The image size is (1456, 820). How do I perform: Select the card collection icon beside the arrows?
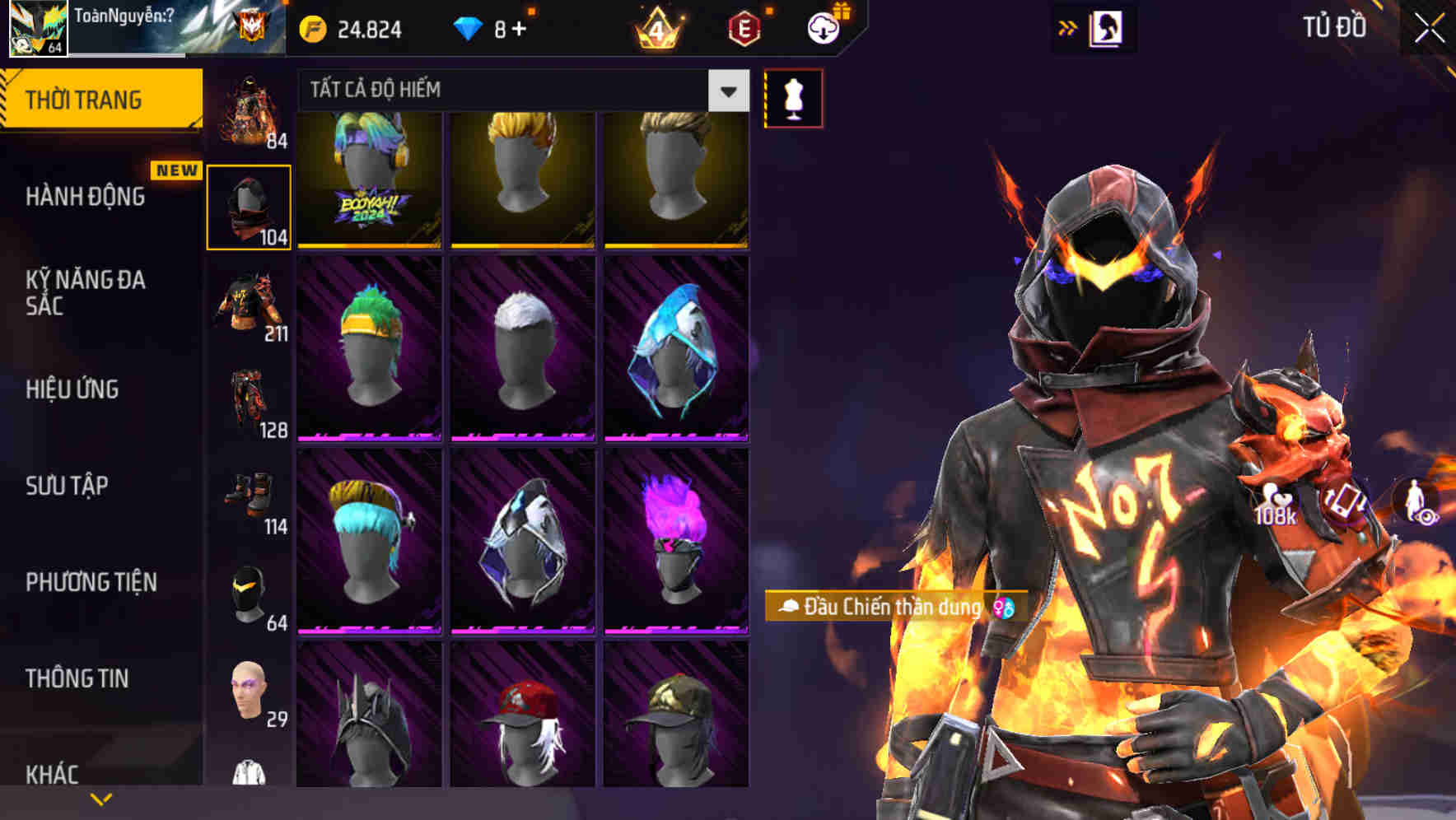click(1109, 27)
